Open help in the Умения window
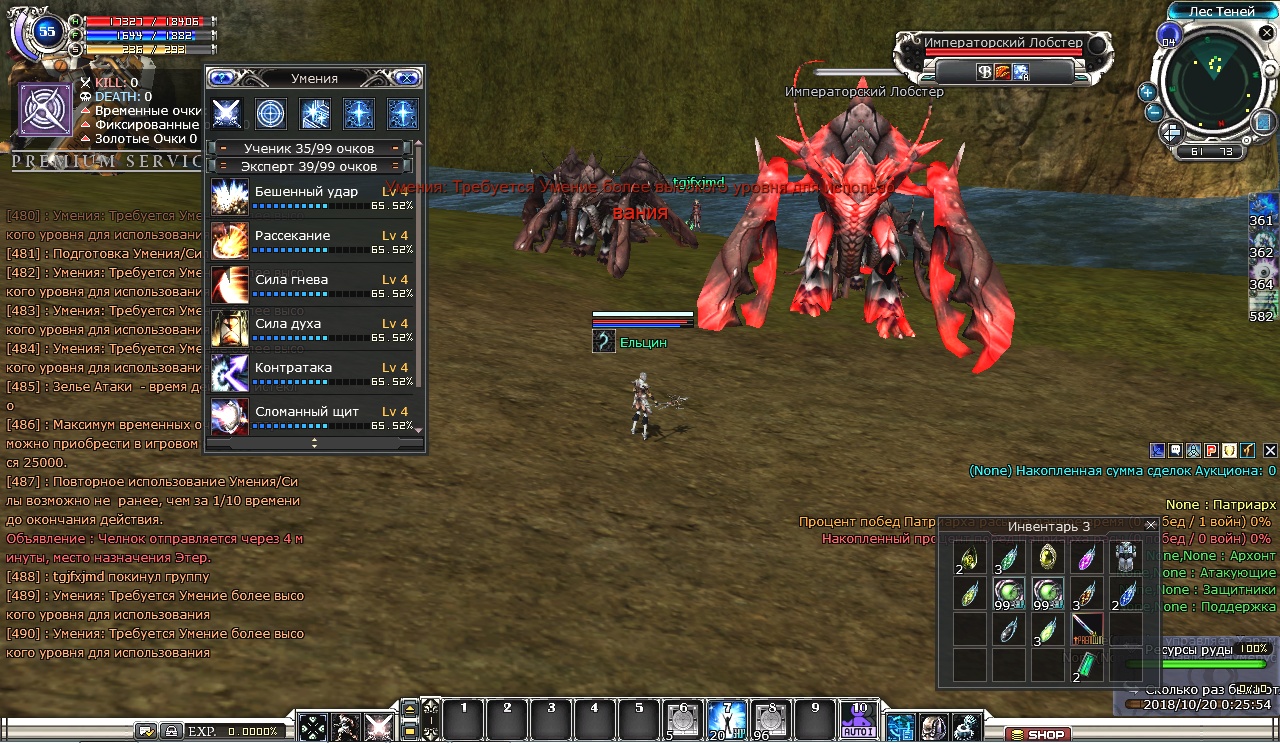This screenshot has width=1280, height=743. click(221, 78)
